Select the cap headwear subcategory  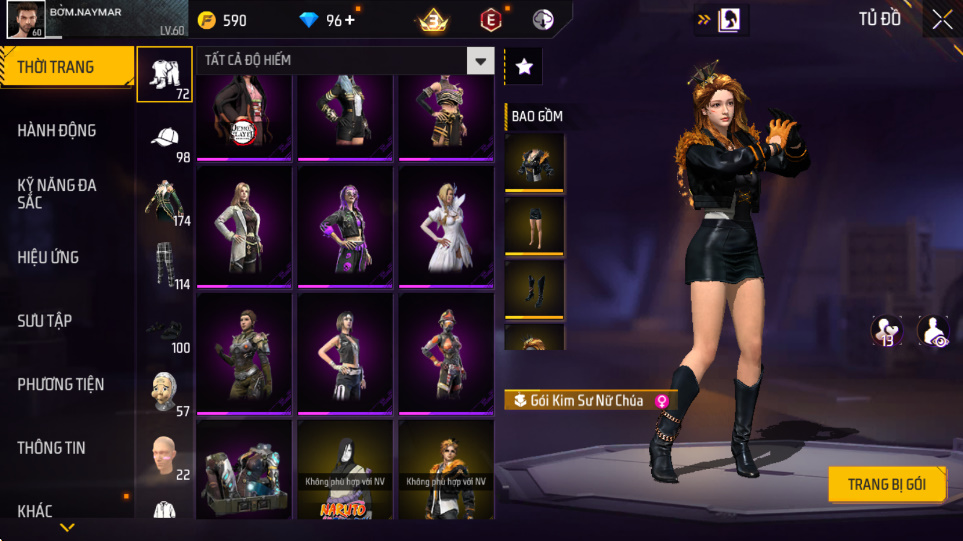(x=164, y=138)
